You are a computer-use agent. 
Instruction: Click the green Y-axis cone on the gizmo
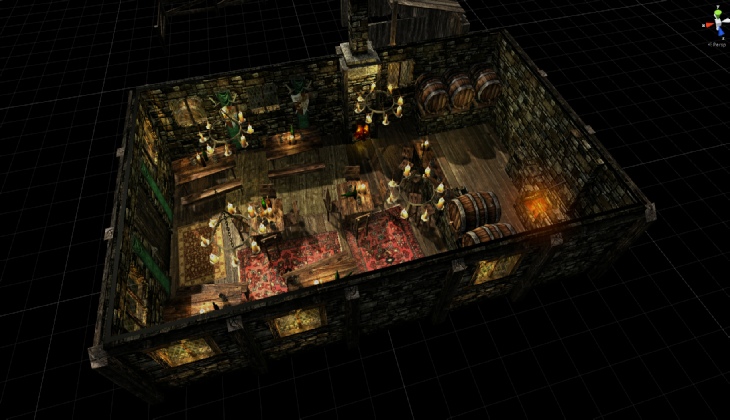click(716, 11)
